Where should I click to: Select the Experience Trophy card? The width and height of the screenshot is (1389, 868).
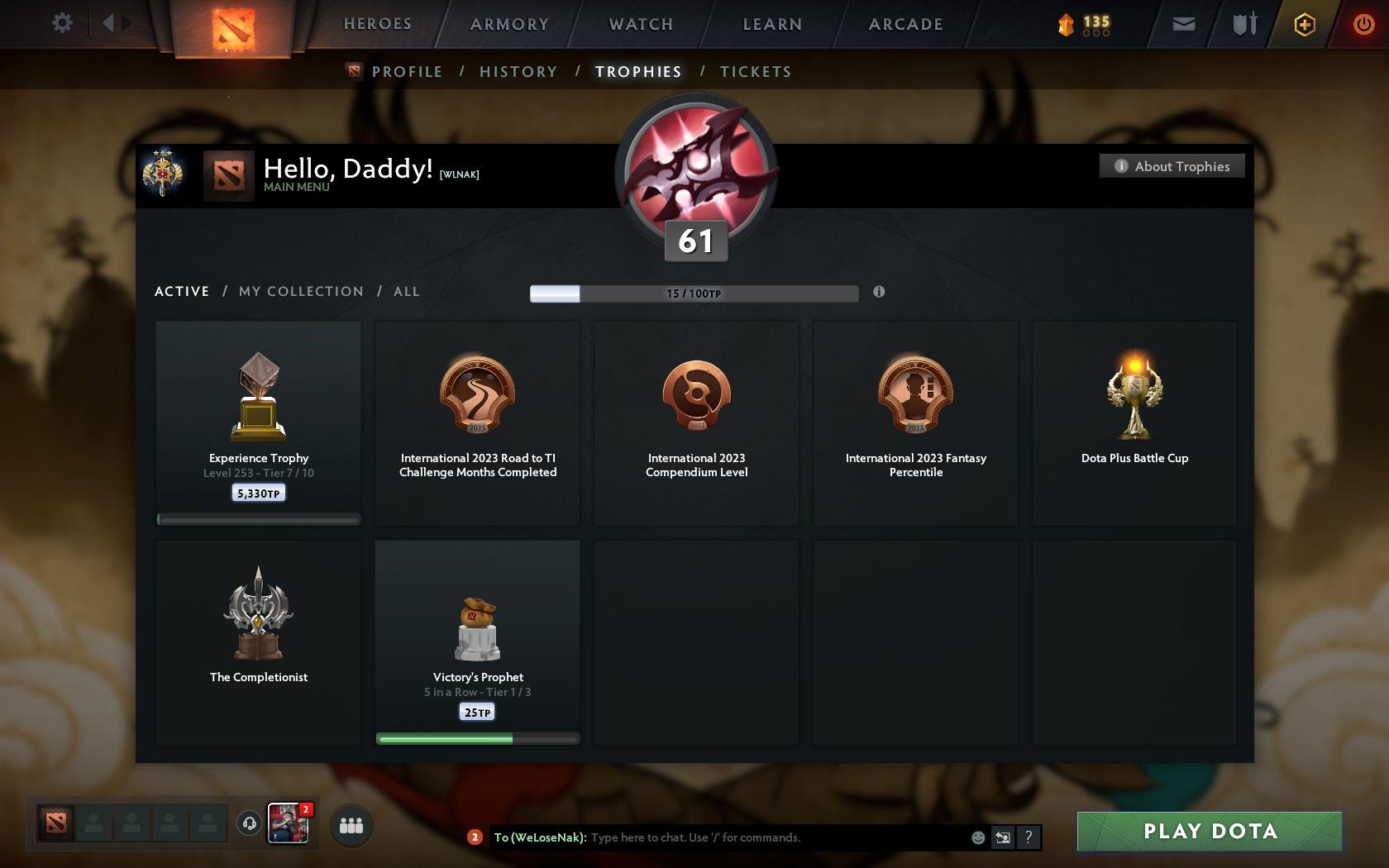pos(258,422)
